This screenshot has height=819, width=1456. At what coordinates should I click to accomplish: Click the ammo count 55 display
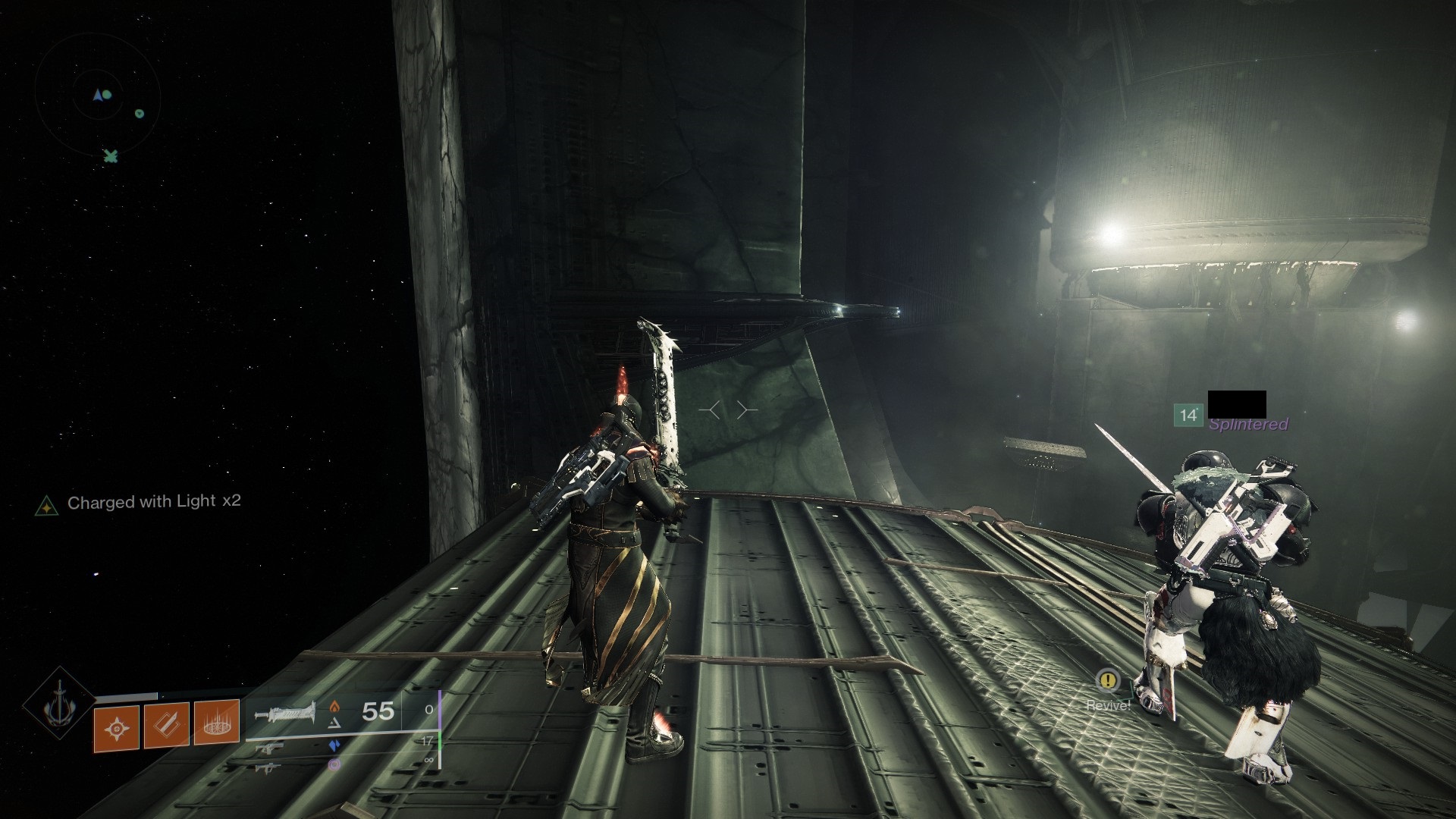[377, 711]
